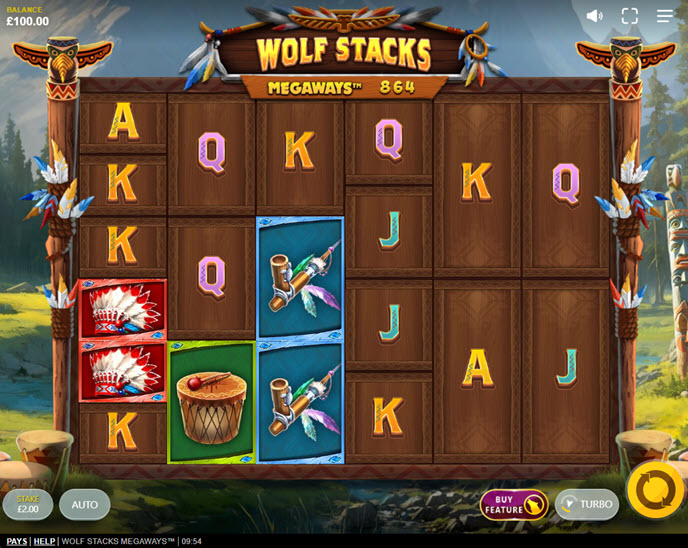Open the Auto spin settings
The width and height of the screenshot is (688, 548).
[x=85, y=504]
